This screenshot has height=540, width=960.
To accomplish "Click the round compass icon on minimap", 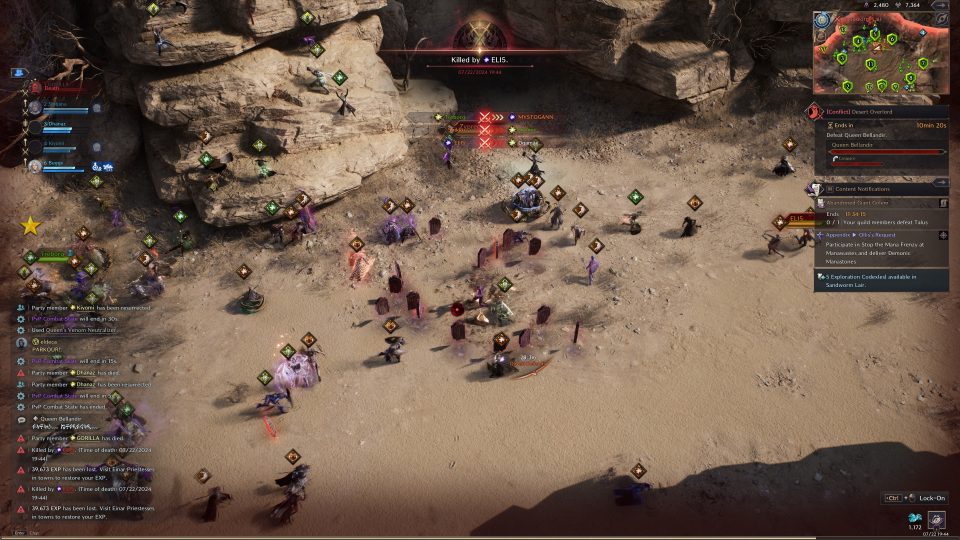I will (x=822, y=20).
